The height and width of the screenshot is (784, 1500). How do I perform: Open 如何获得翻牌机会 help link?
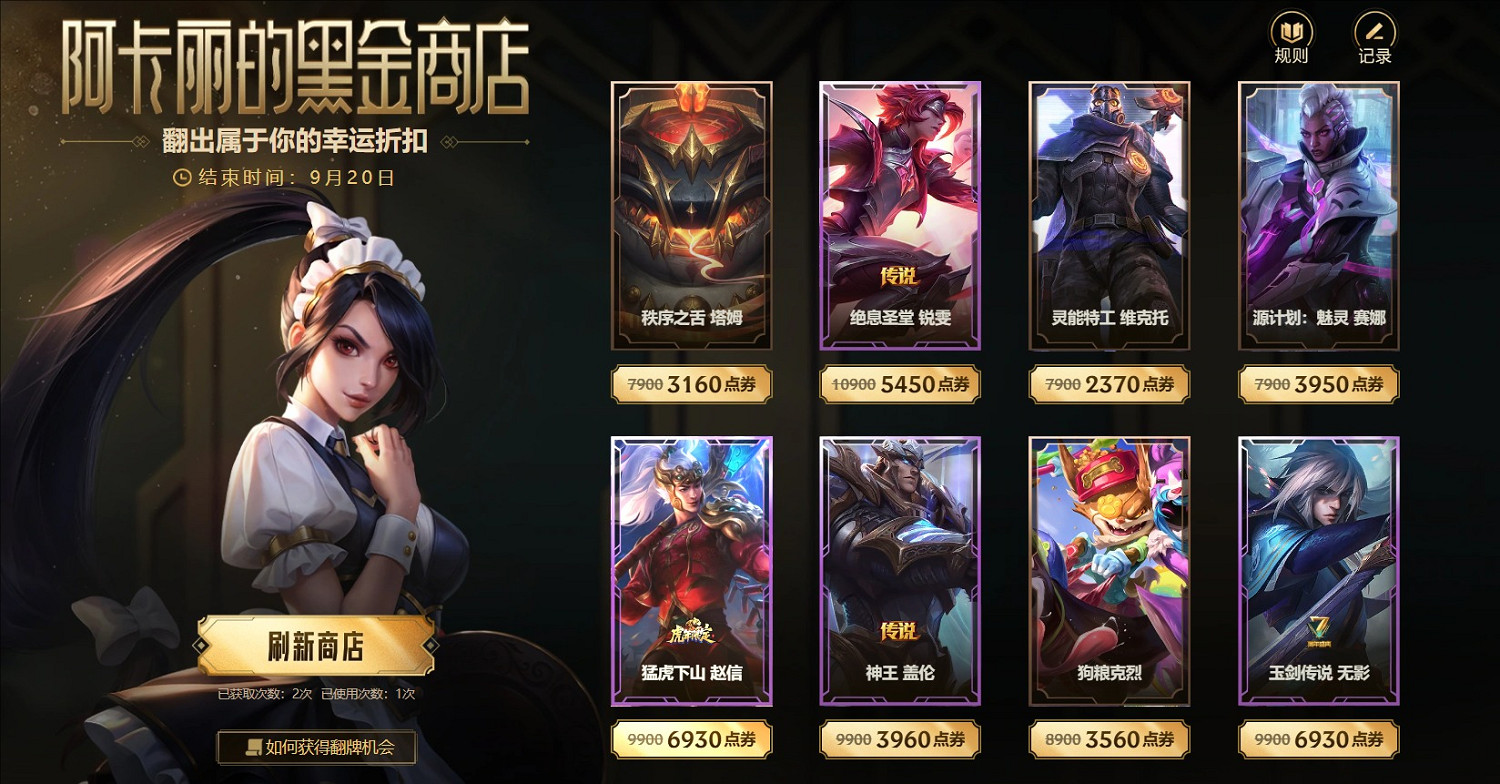pyautogui.click(x=315, y=747)
